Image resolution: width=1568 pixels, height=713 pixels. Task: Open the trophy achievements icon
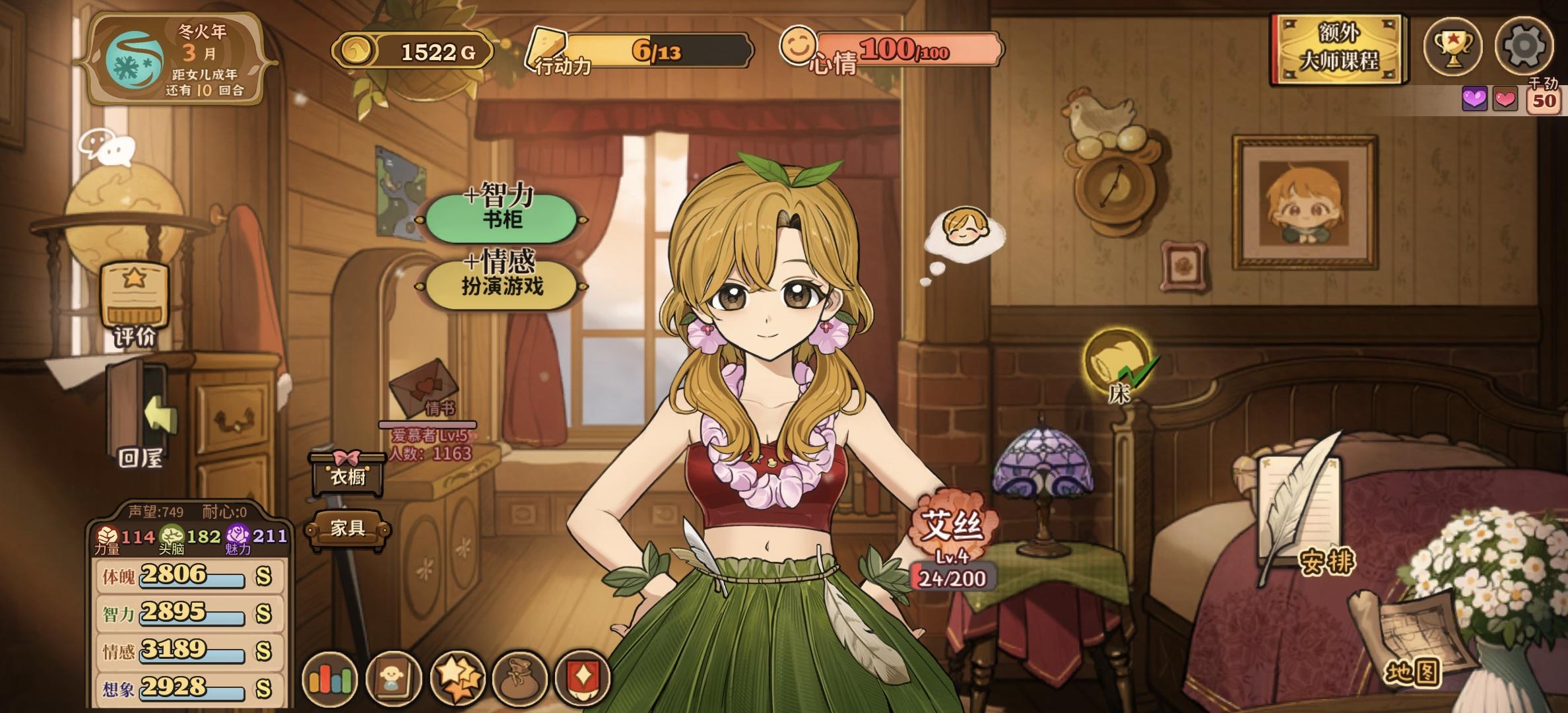click(x=1453, y=46)
